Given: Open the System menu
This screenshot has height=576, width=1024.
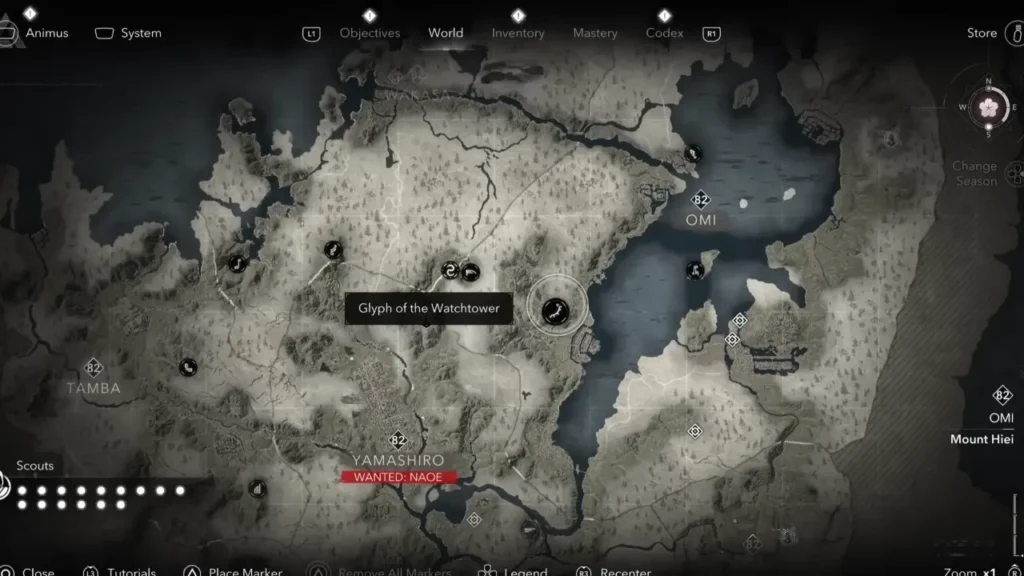Looking at the screenshot, I should [x=140, y=33].
